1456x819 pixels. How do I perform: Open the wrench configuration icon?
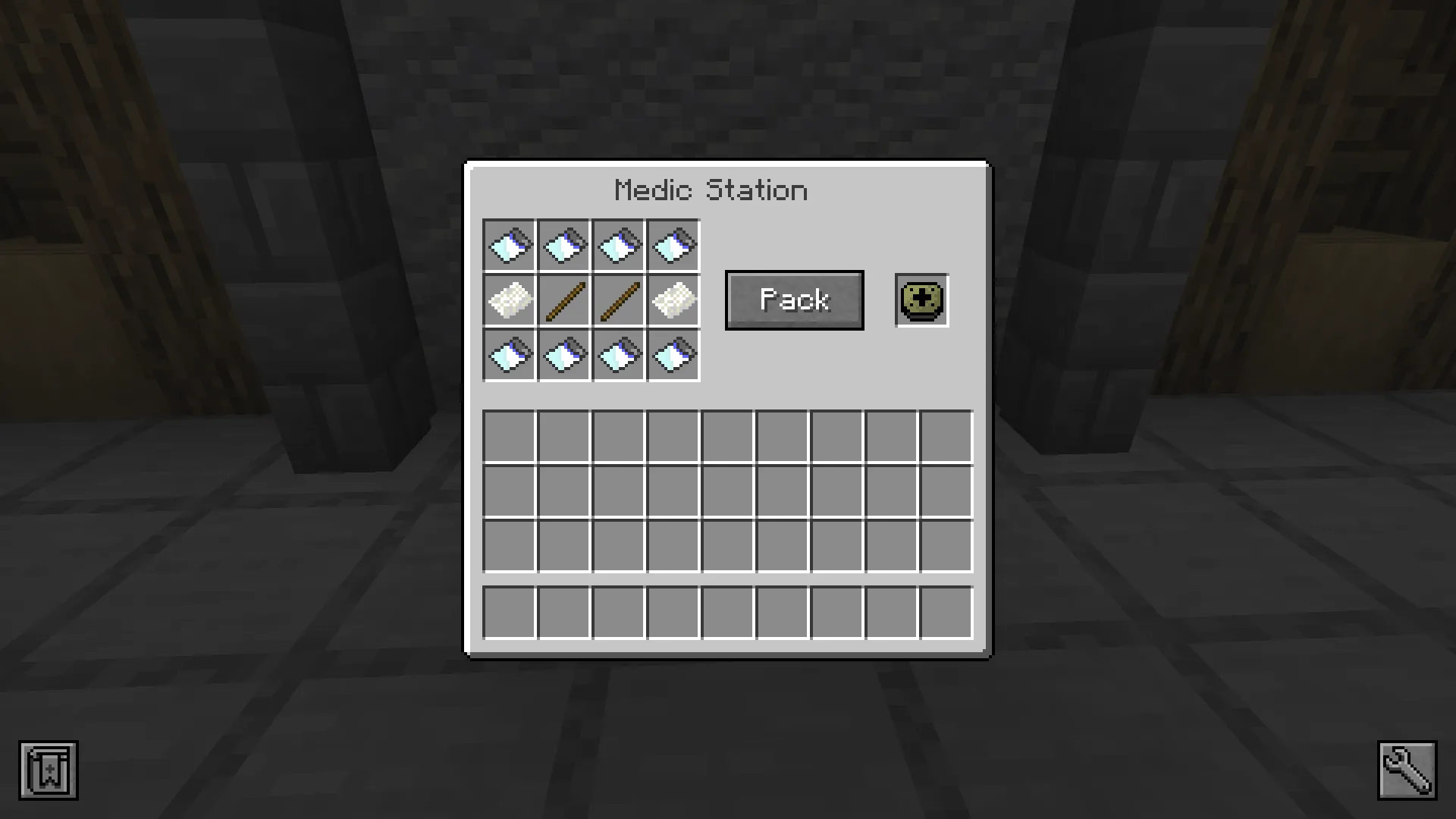click(1409, 769)
